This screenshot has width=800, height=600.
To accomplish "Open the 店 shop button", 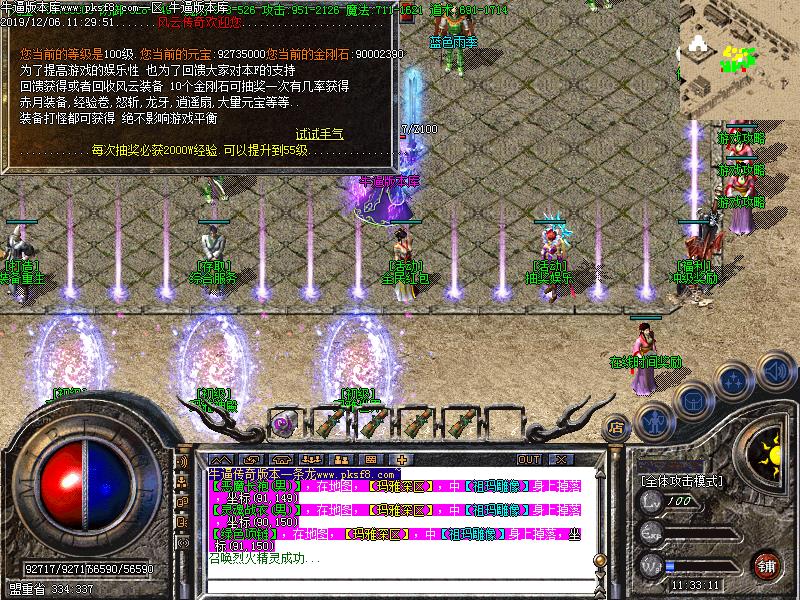I will [616, 427].
